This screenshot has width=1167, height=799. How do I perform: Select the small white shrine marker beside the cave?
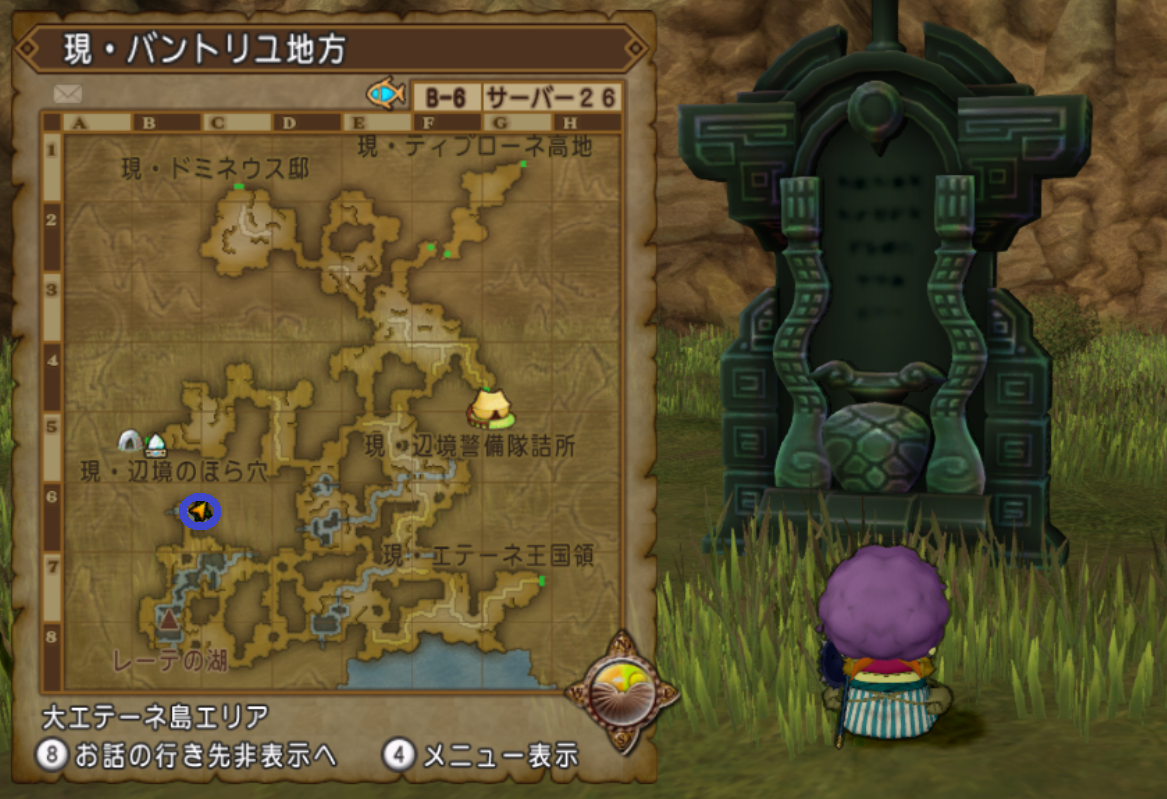click(x=155, y=444)
